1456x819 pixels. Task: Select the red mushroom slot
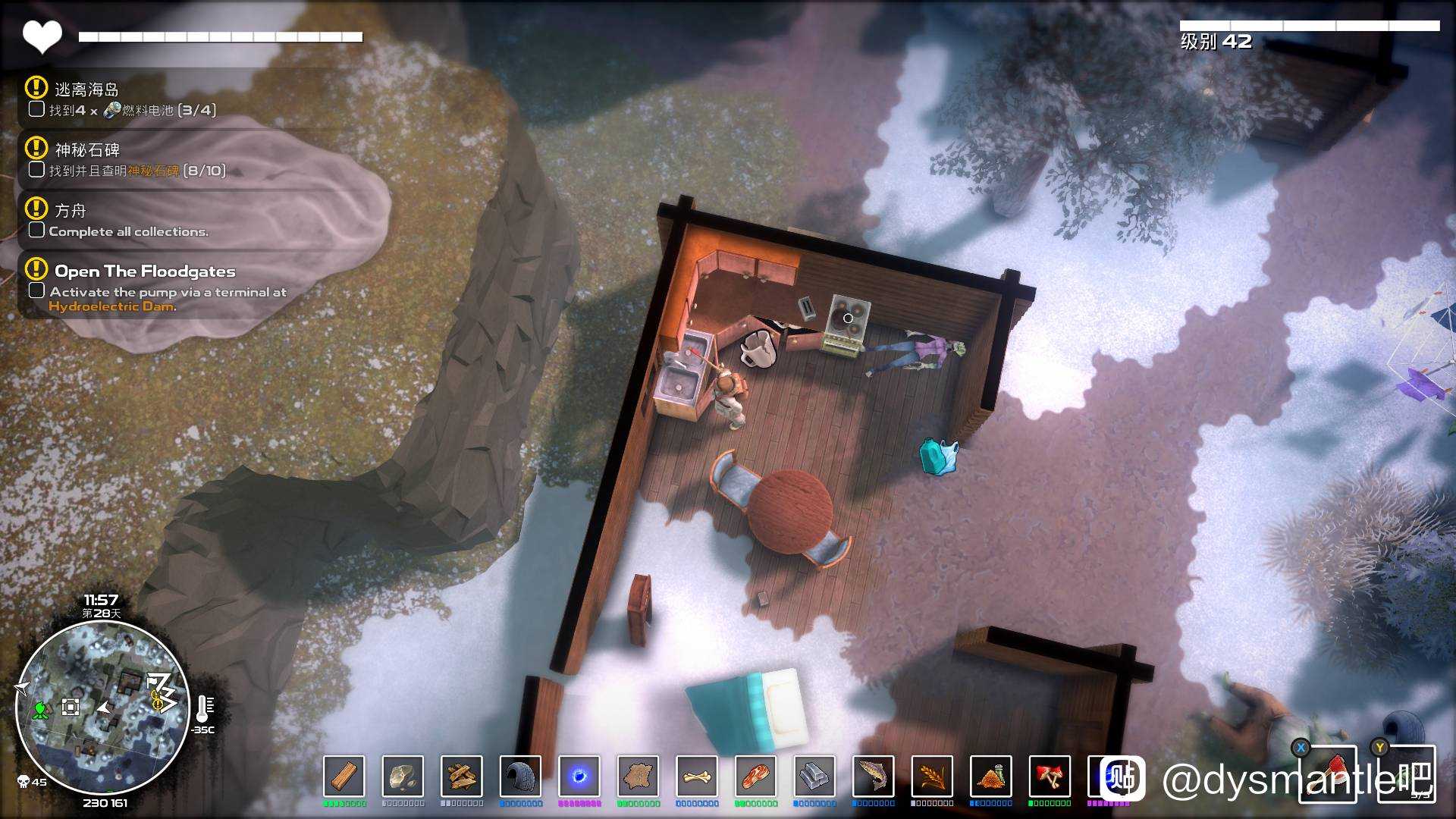click(x=1050, y=777)
